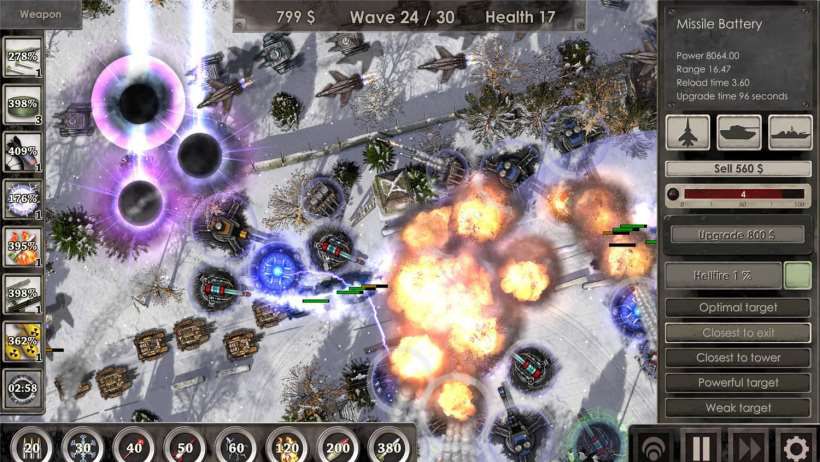The height and width of the screenshot is (462, 820).
Task: Select the tank target type icon
Action: click(x=739, y=132)
